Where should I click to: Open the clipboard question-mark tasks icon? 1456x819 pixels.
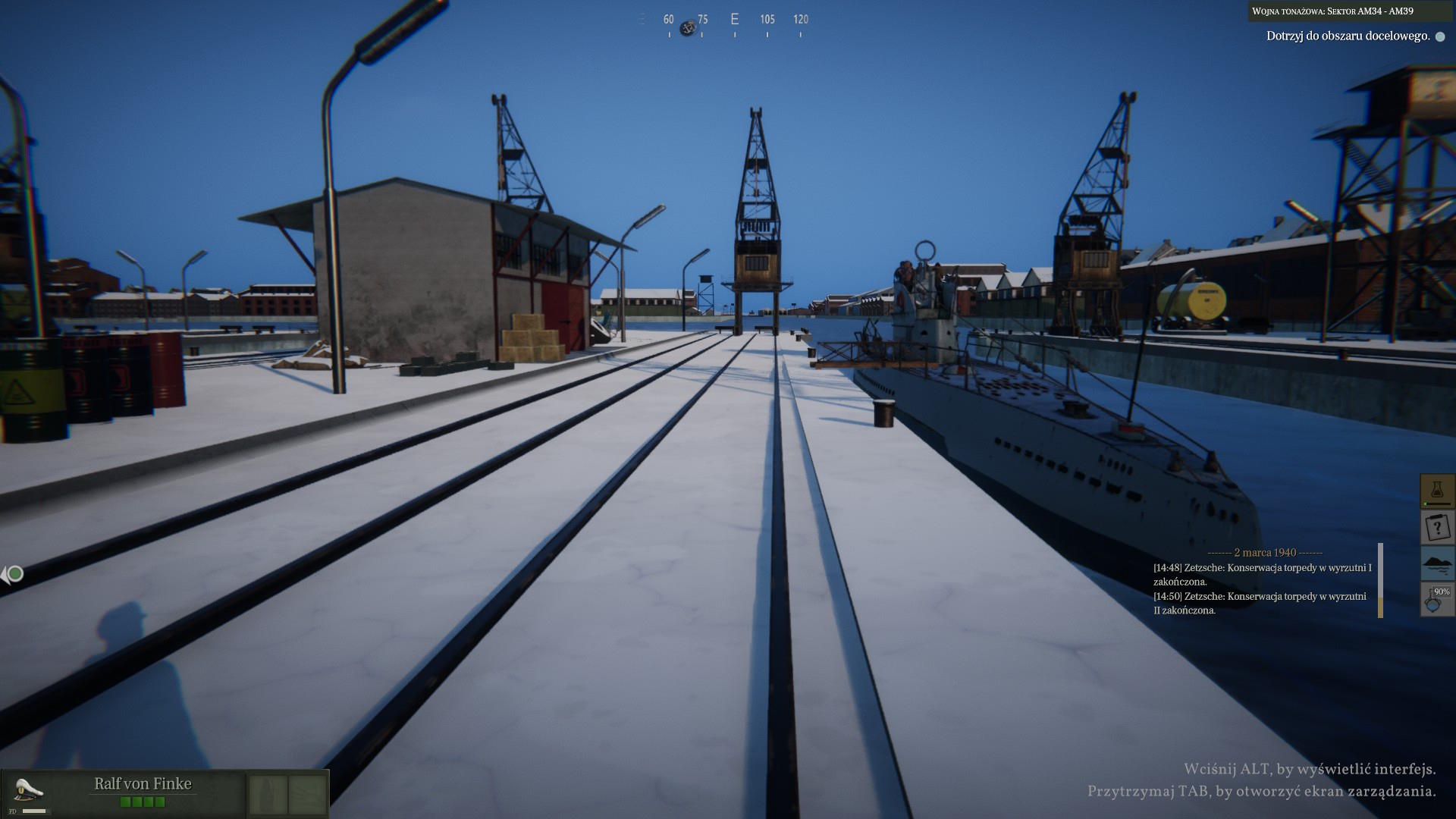(1436, 527)
